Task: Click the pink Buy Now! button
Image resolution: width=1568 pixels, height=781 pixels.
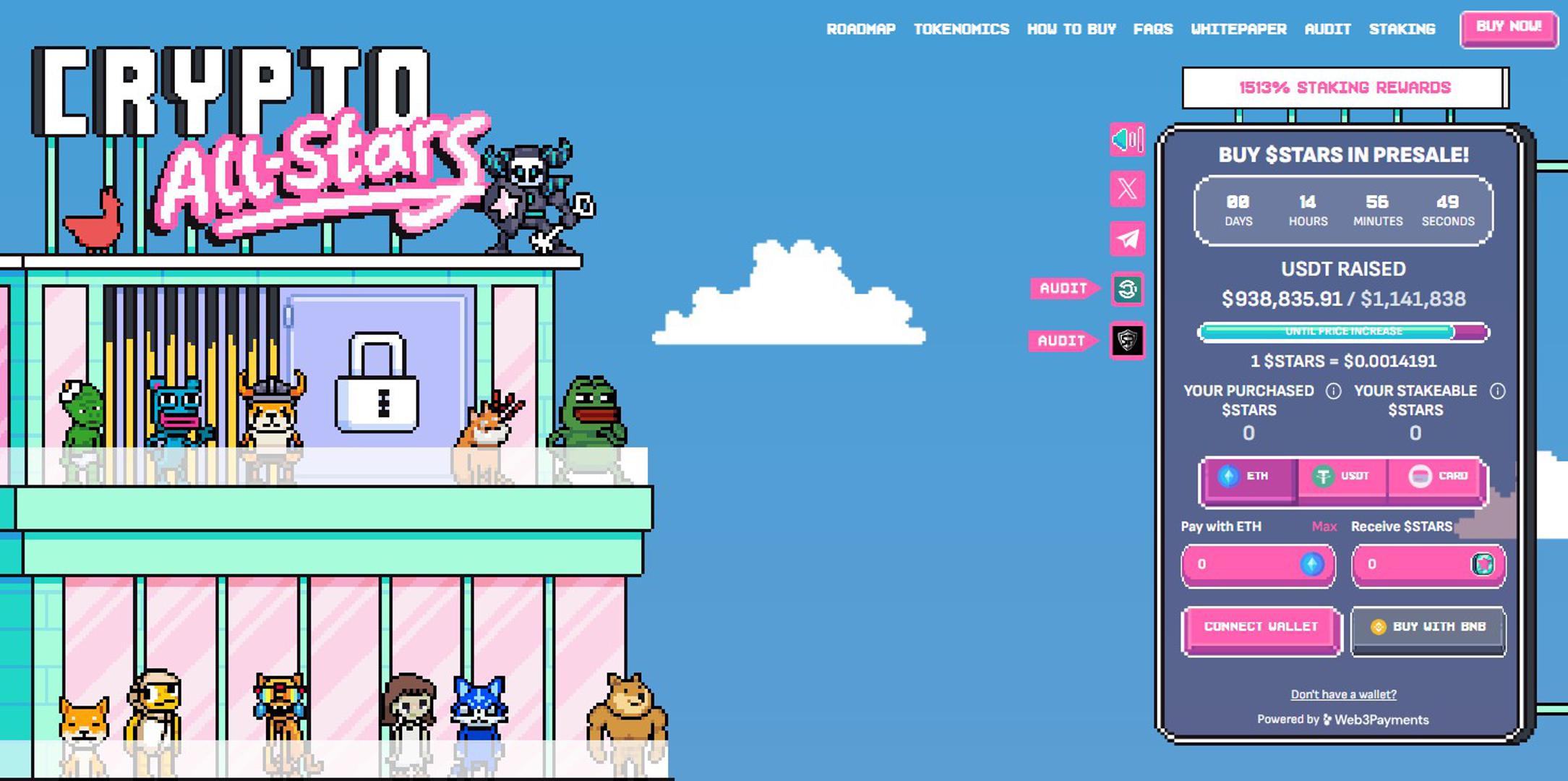Action: click(1509, 27)
